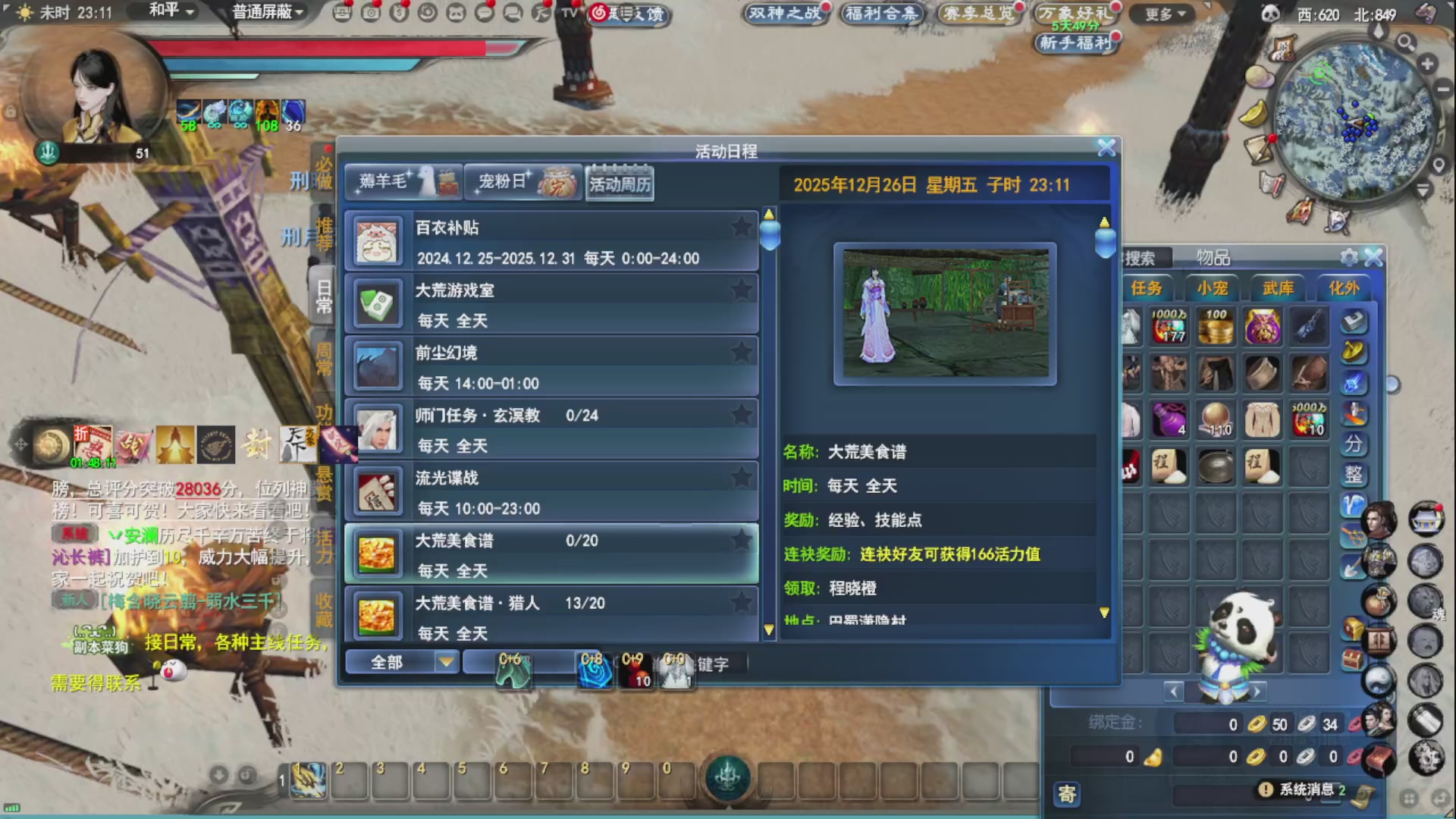Launch the NetEase Cloud Music icon
Viewport: 1456px width, 819px height.
pyautogui.click(x=600, y=13)
